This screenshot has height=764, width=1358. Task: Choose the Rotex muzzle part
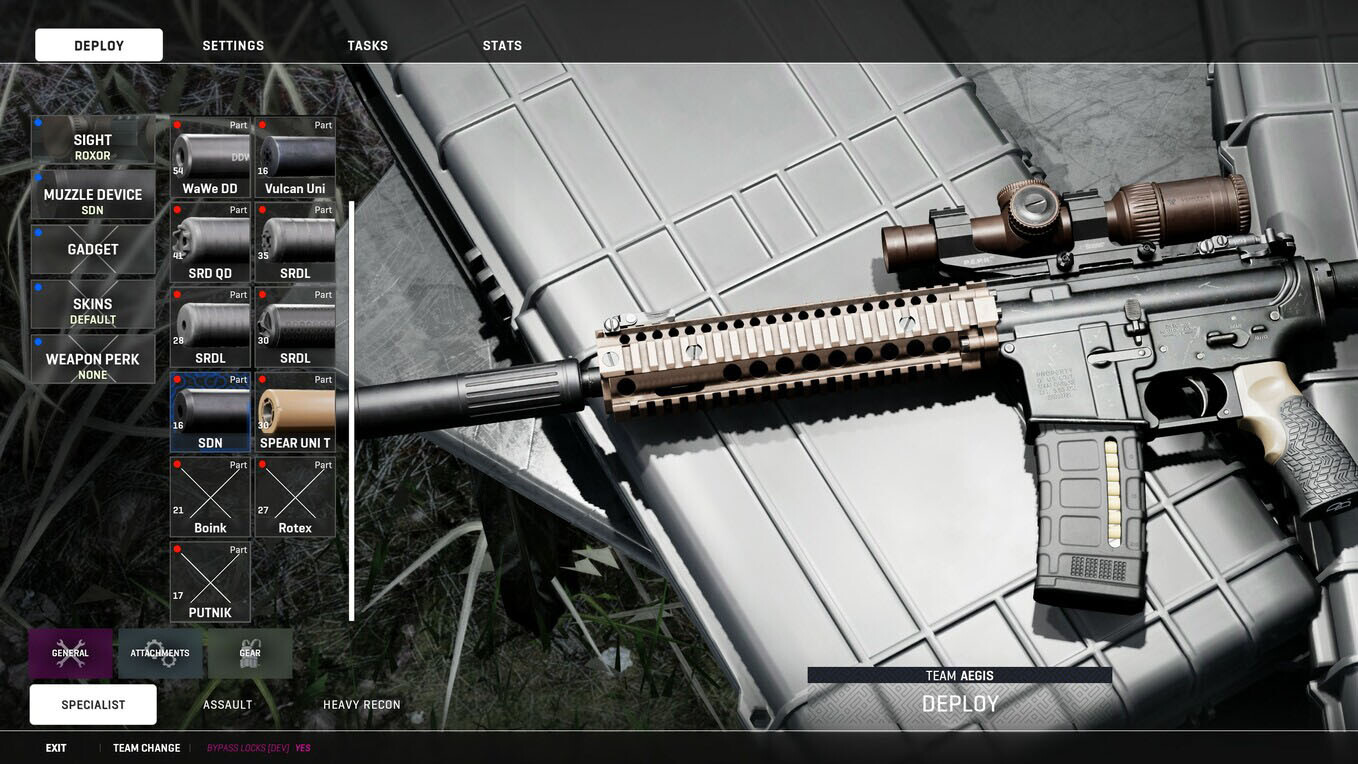295,498
